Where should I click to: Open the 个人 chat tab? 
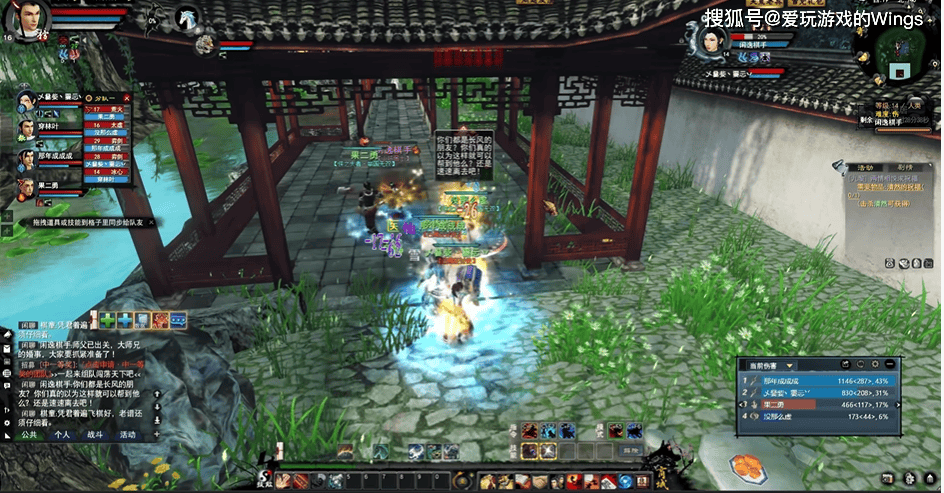click(x=62, y=436)
